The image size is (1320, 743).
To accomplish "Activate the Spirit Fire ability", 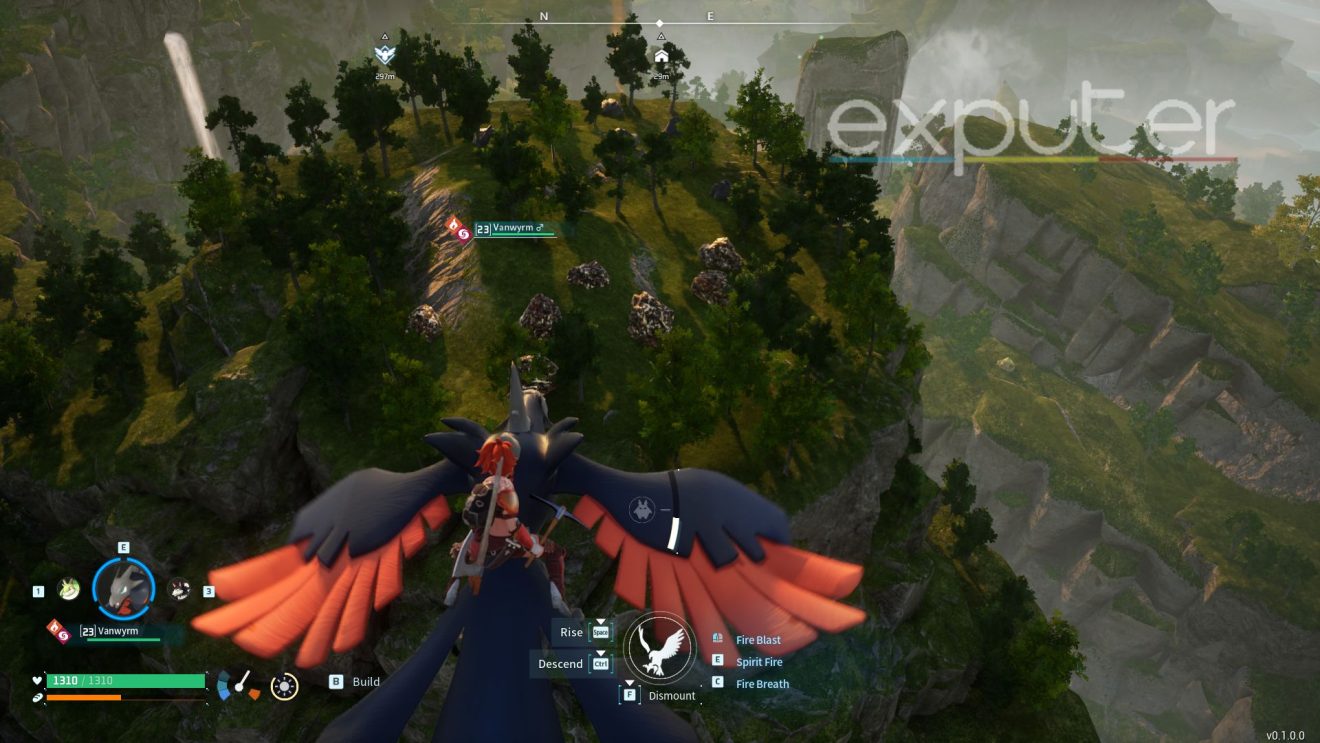I will tap(760, 661).
